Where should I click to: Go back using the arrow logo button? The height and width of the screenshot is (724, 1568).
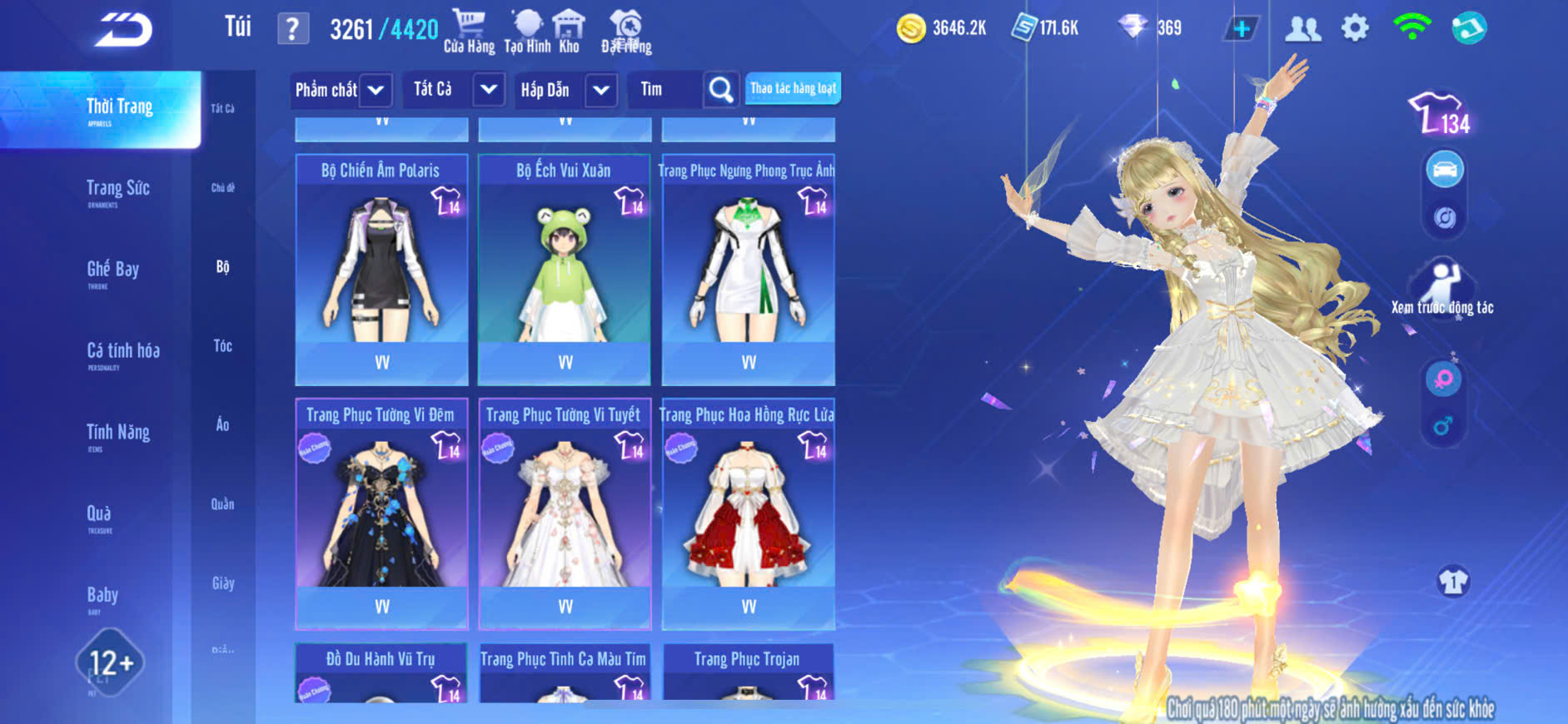point(123,30)
